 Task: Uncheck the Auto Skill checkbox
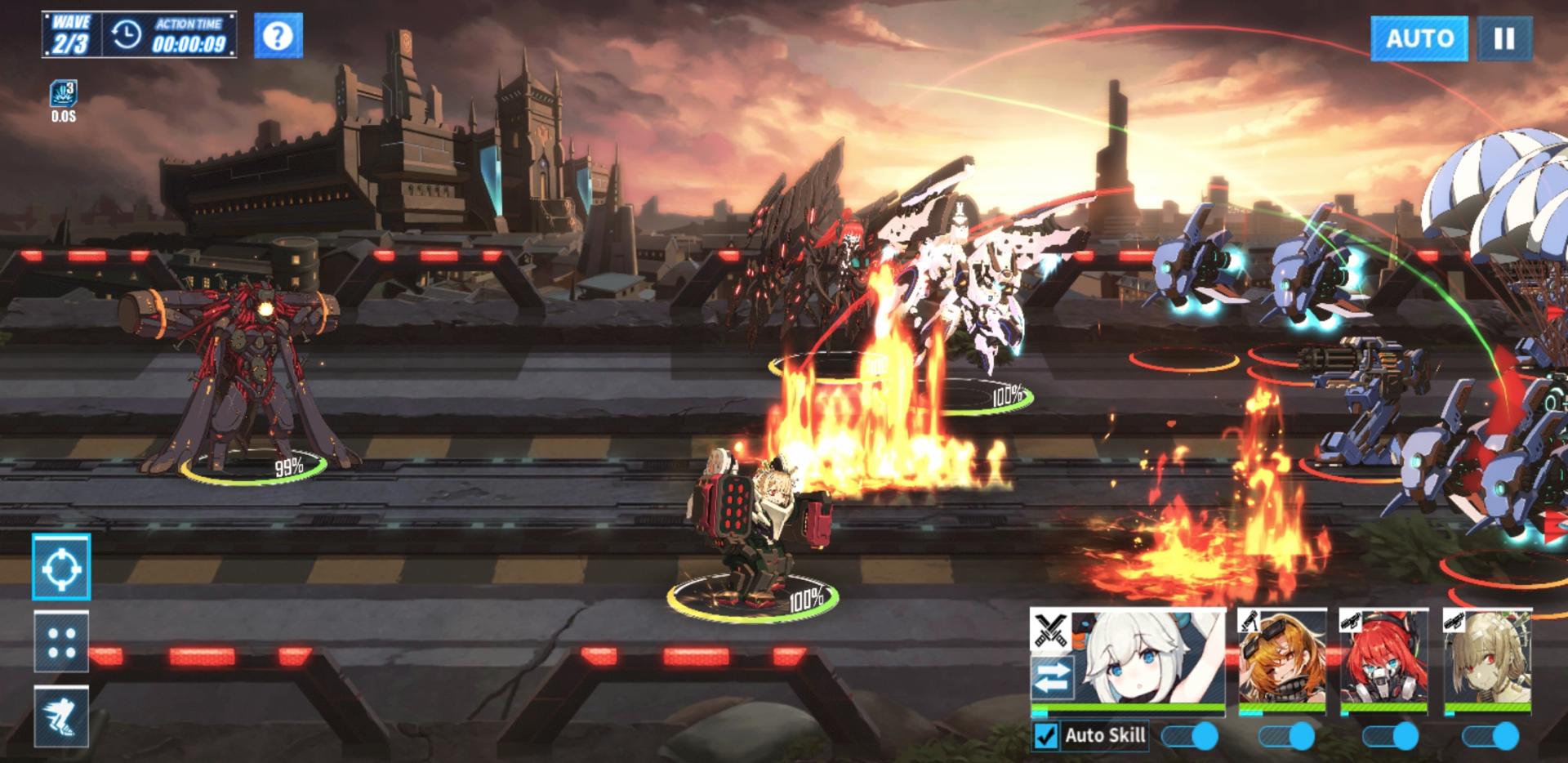[1046, 735]
